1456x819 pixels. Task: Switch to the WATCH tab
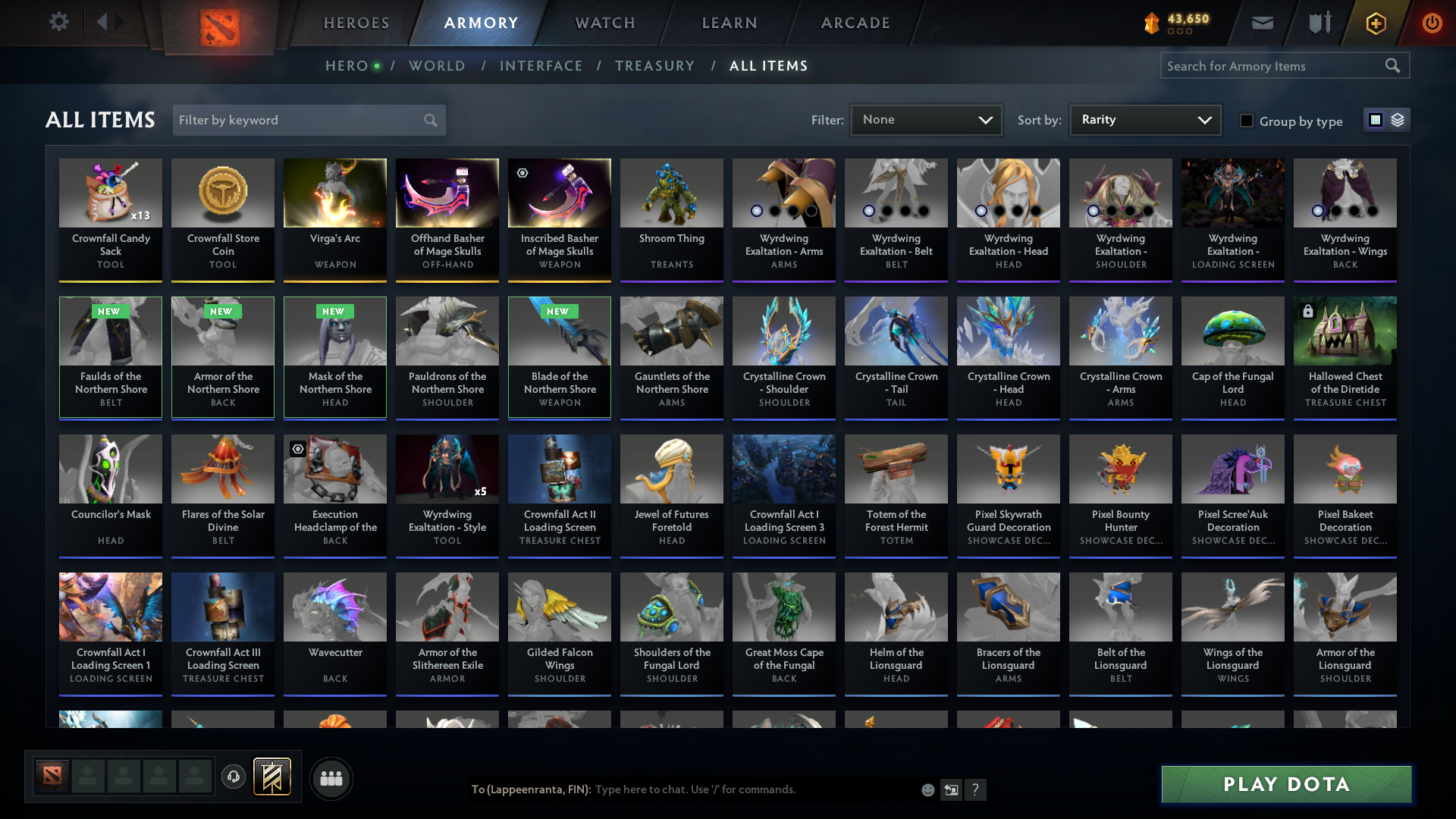pos(604,23)
